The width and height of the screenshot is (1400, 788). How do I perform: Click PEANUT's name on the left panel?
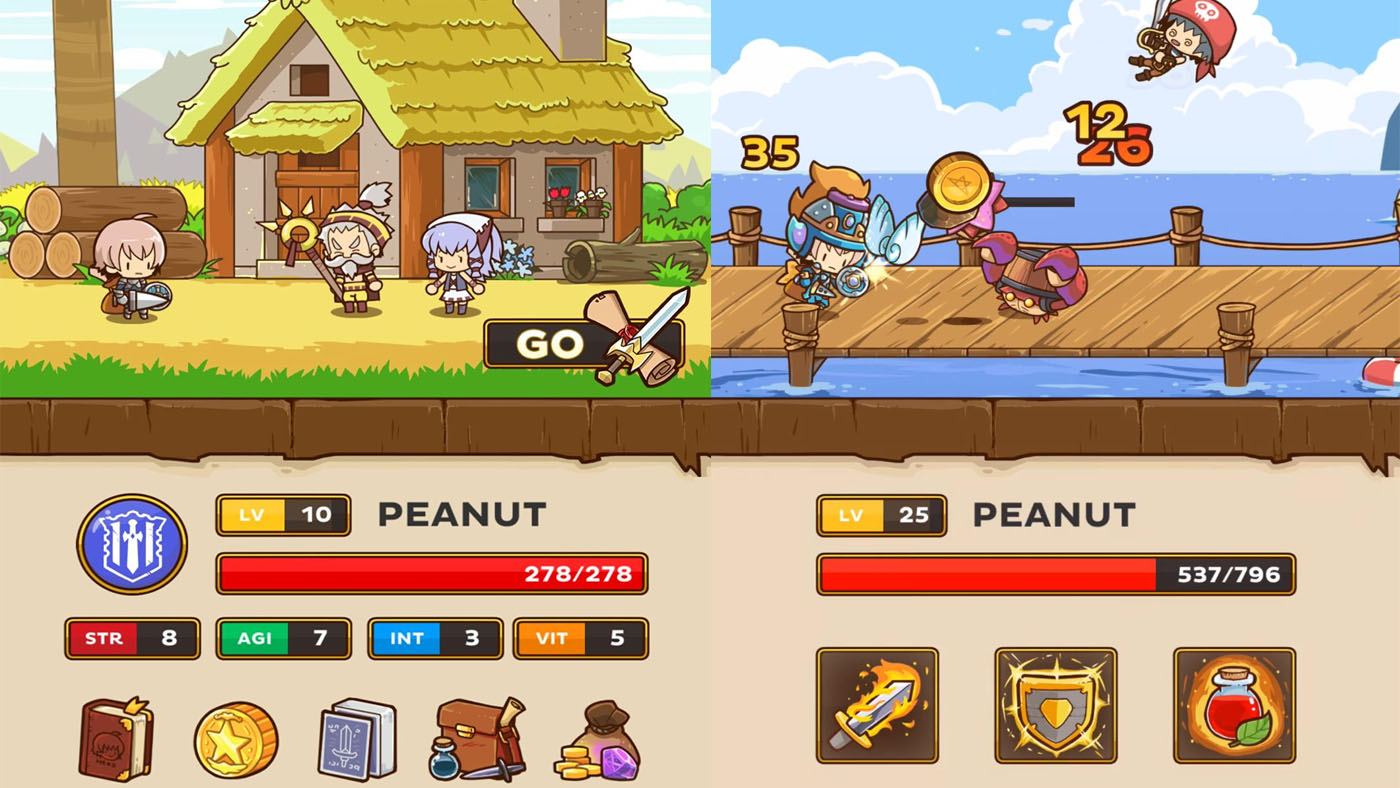coord(459,515)
